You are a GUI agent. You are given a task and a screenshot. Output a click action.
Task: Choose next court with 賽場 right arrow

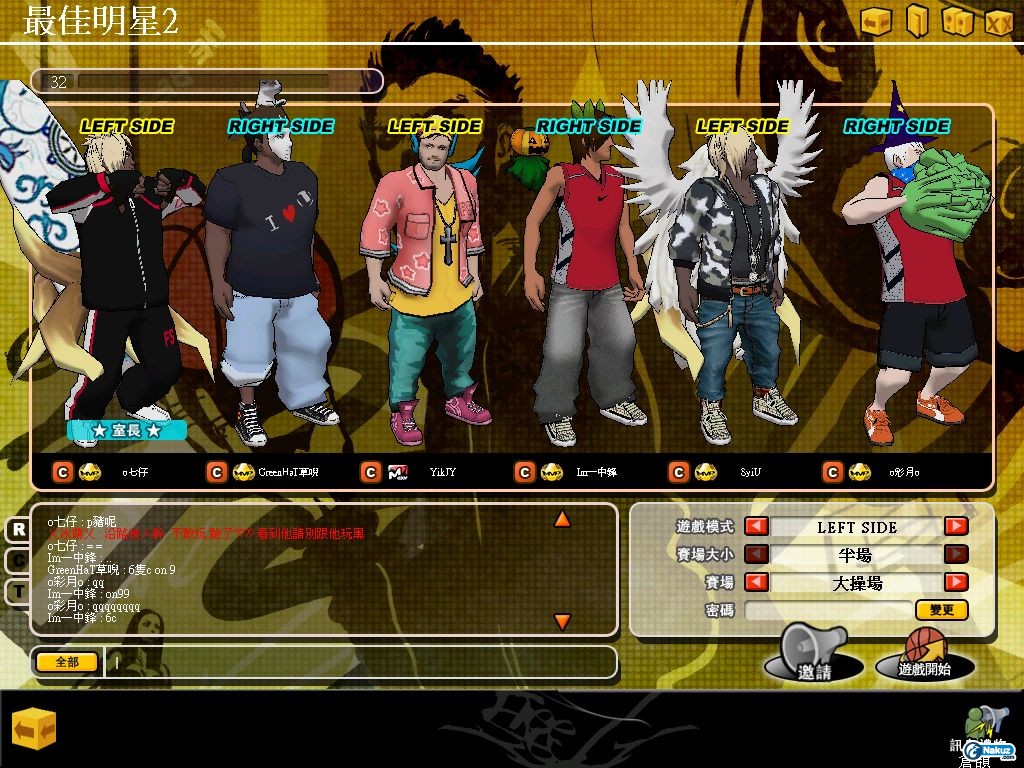point(957,582)
